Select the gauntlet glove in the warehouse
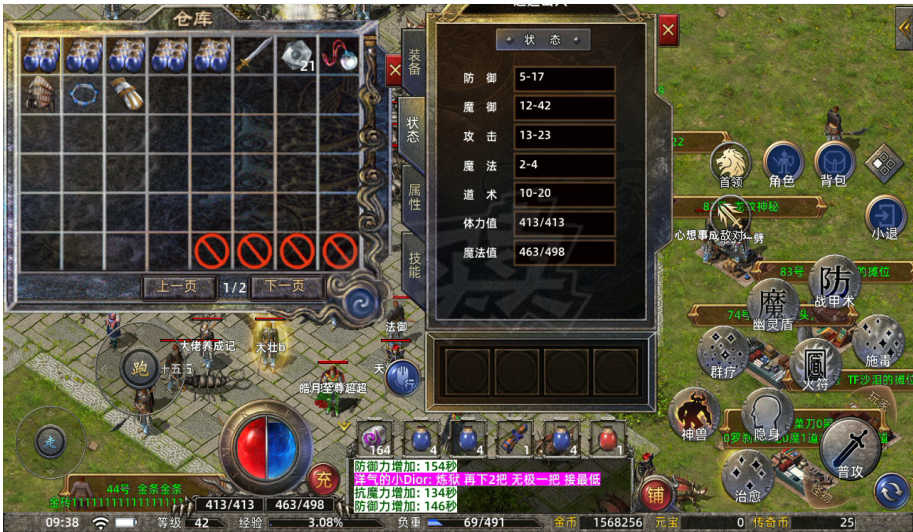This screenshot has height=532, width=913. (127, 93)
